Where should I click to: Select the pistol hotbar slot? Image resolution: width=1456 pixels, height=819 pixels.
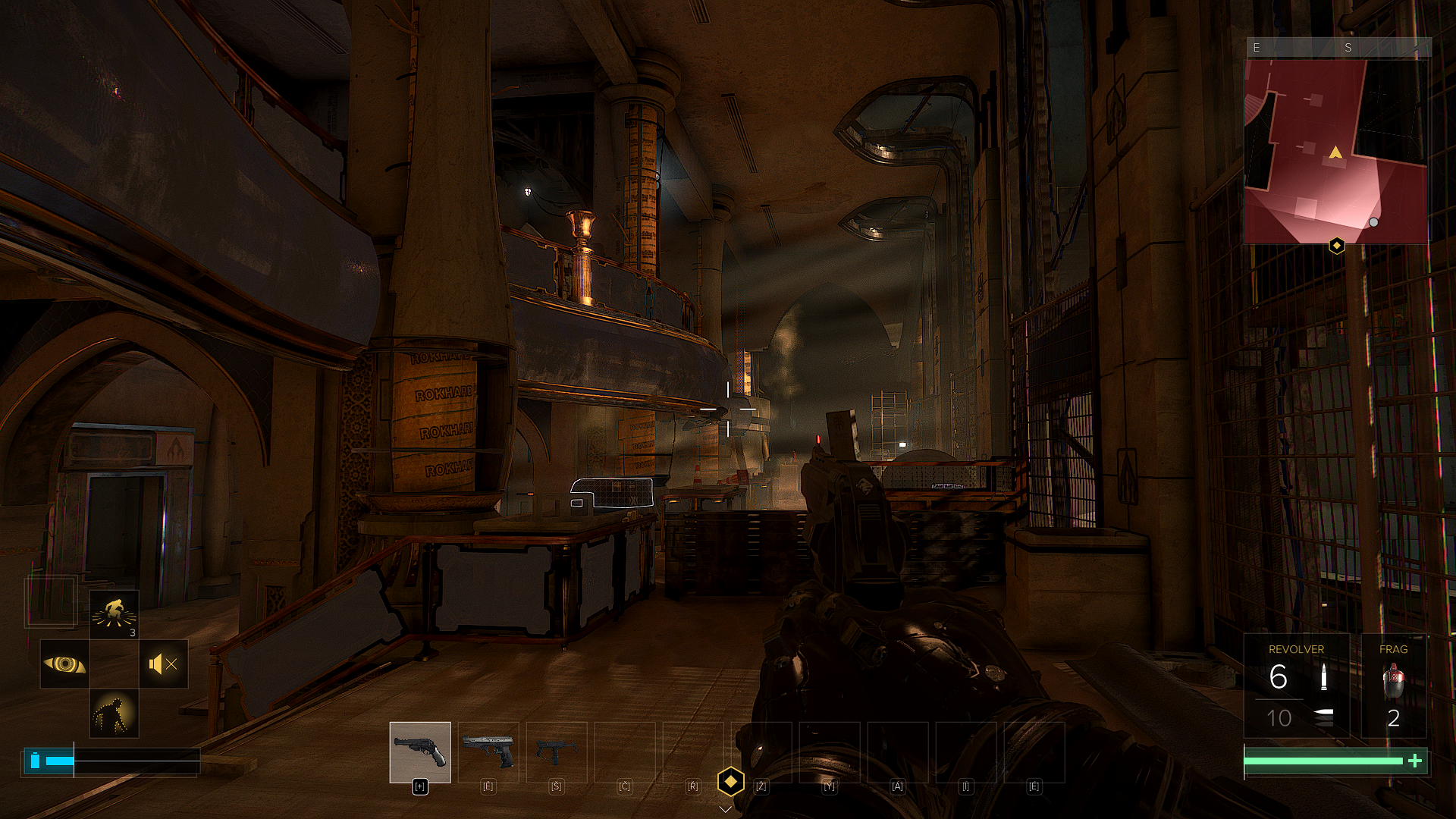click(x=488, y=752)
